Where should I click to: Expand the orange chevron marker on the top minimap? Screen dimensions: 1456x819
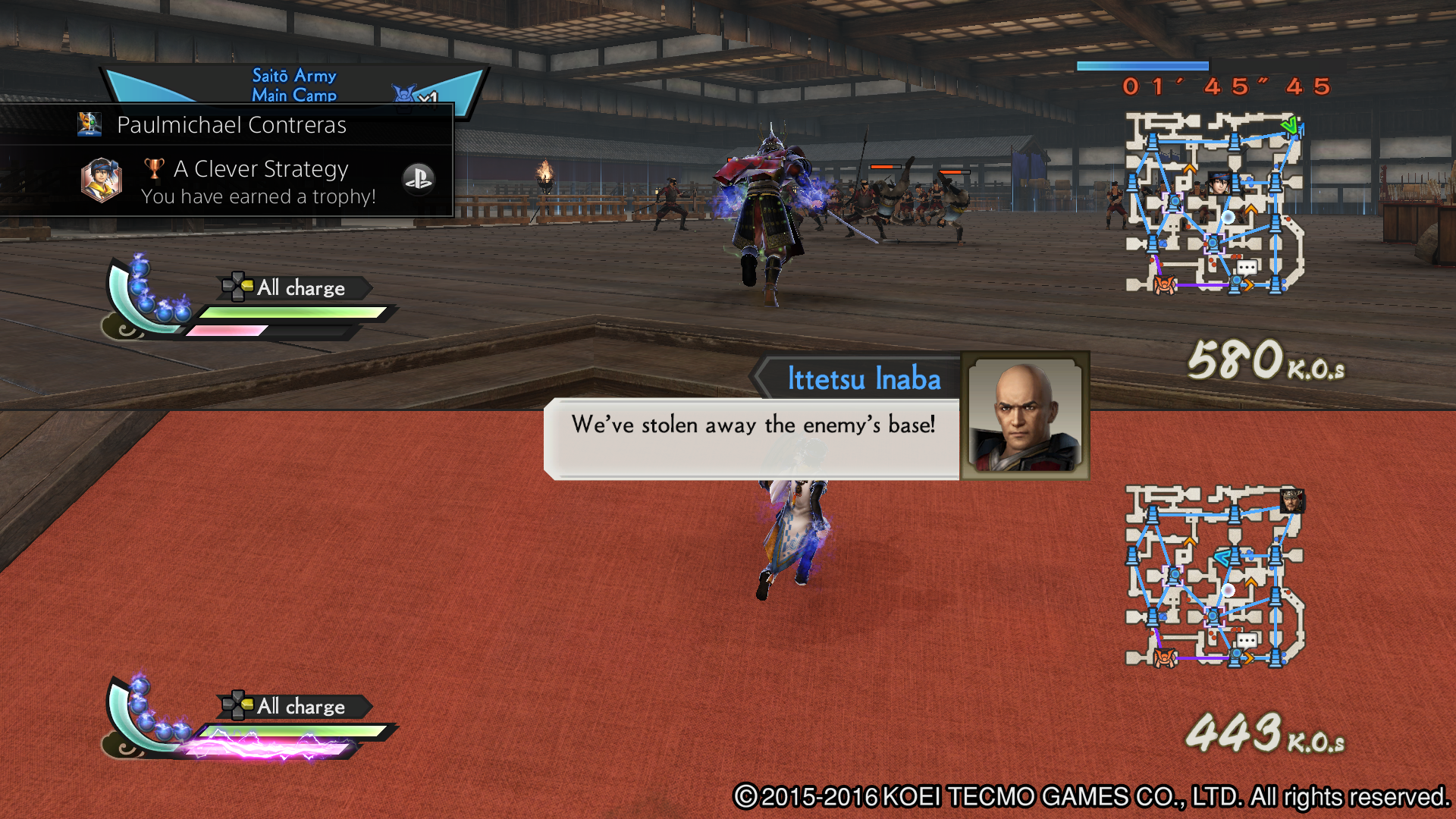tap(1189, 169)
